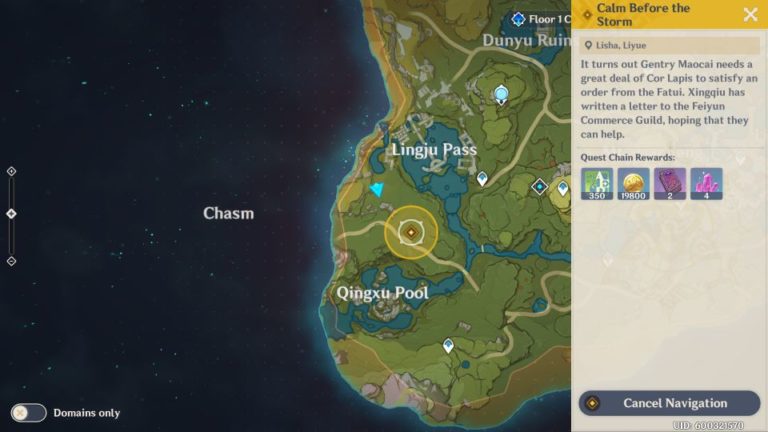The height and width of the screenshot is (432, 768).
Task: Inspect the Mora 19800 reward icon
Action: coord(633,183)
